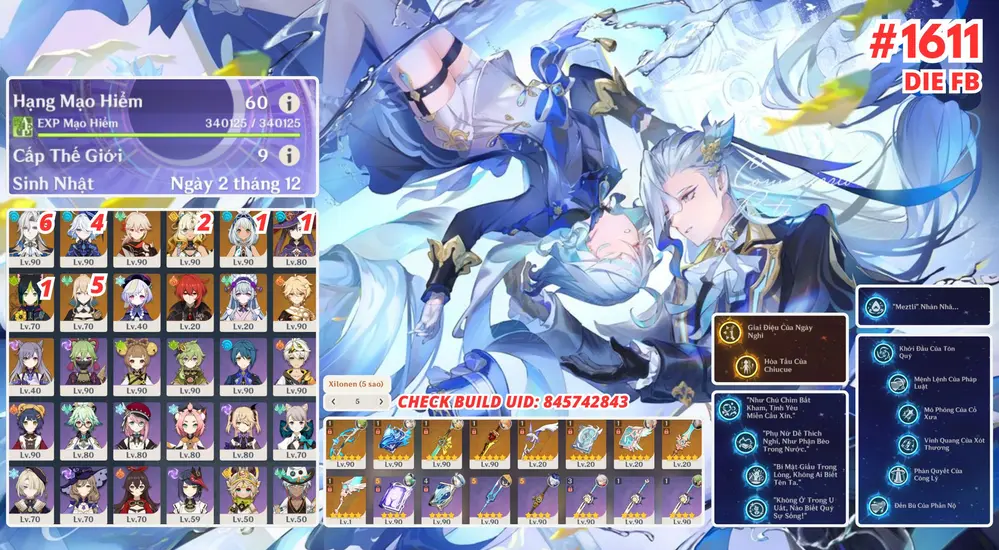This screenshot has height=550, width=999.
Task: Select Đền Bù Của Phẫn Nộ constellation
Action: [x=878, y=506]
